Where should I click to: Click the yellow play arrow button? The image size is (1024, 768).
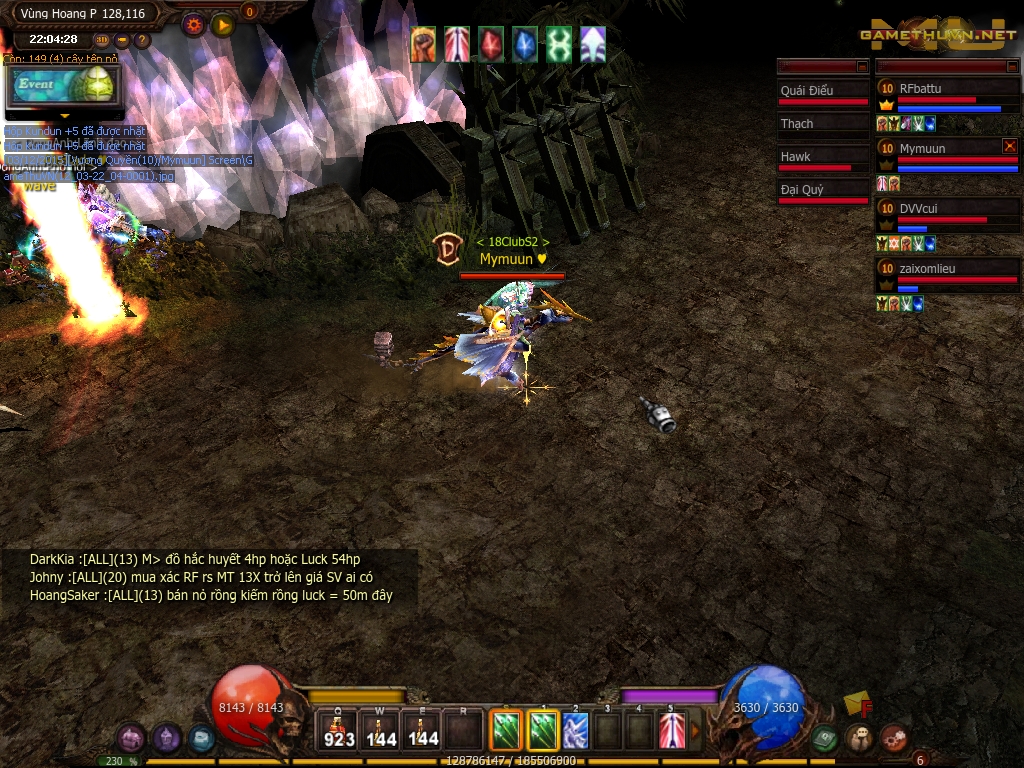pos(223,25)
